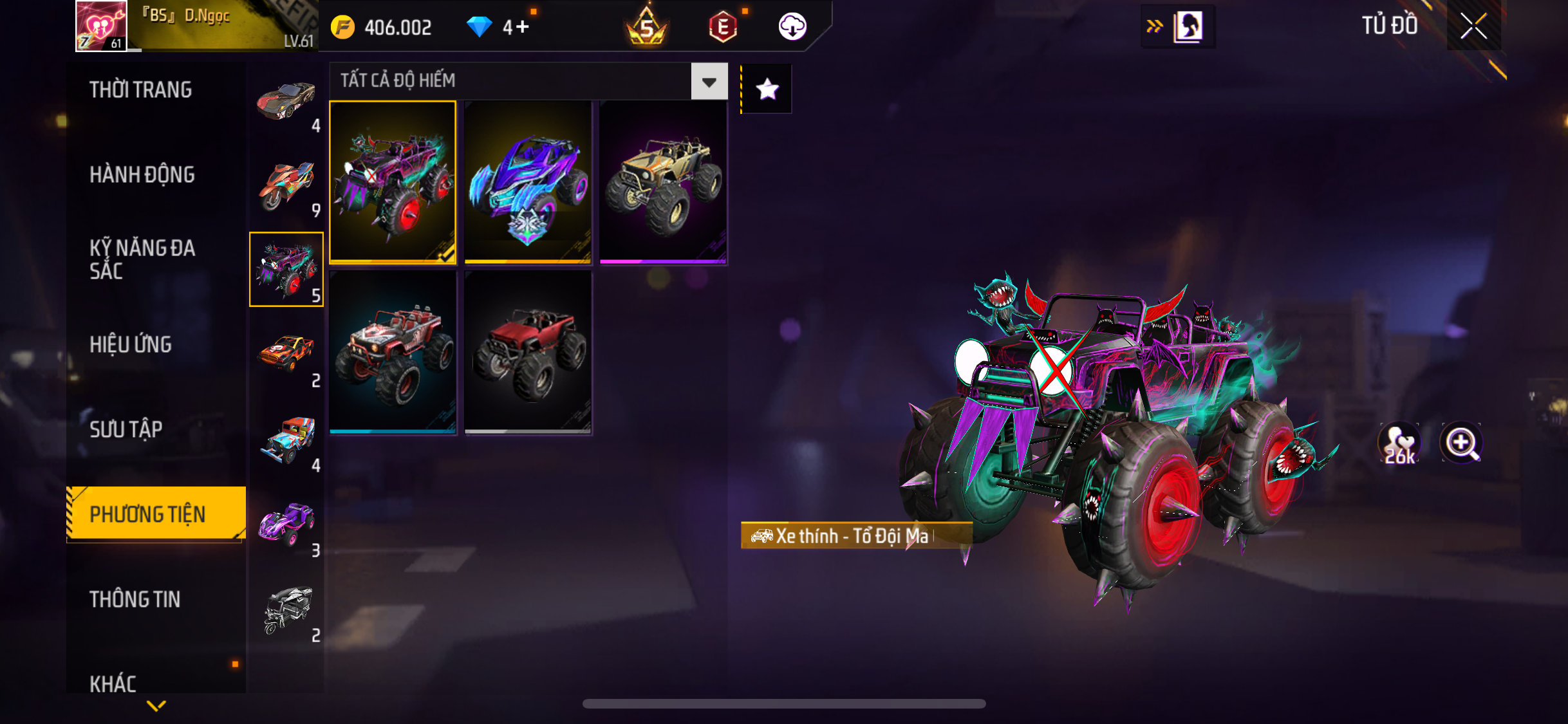Choose the tan camouflage monster truck skin
Viewport: 1568px width, 724px height.
663,182
